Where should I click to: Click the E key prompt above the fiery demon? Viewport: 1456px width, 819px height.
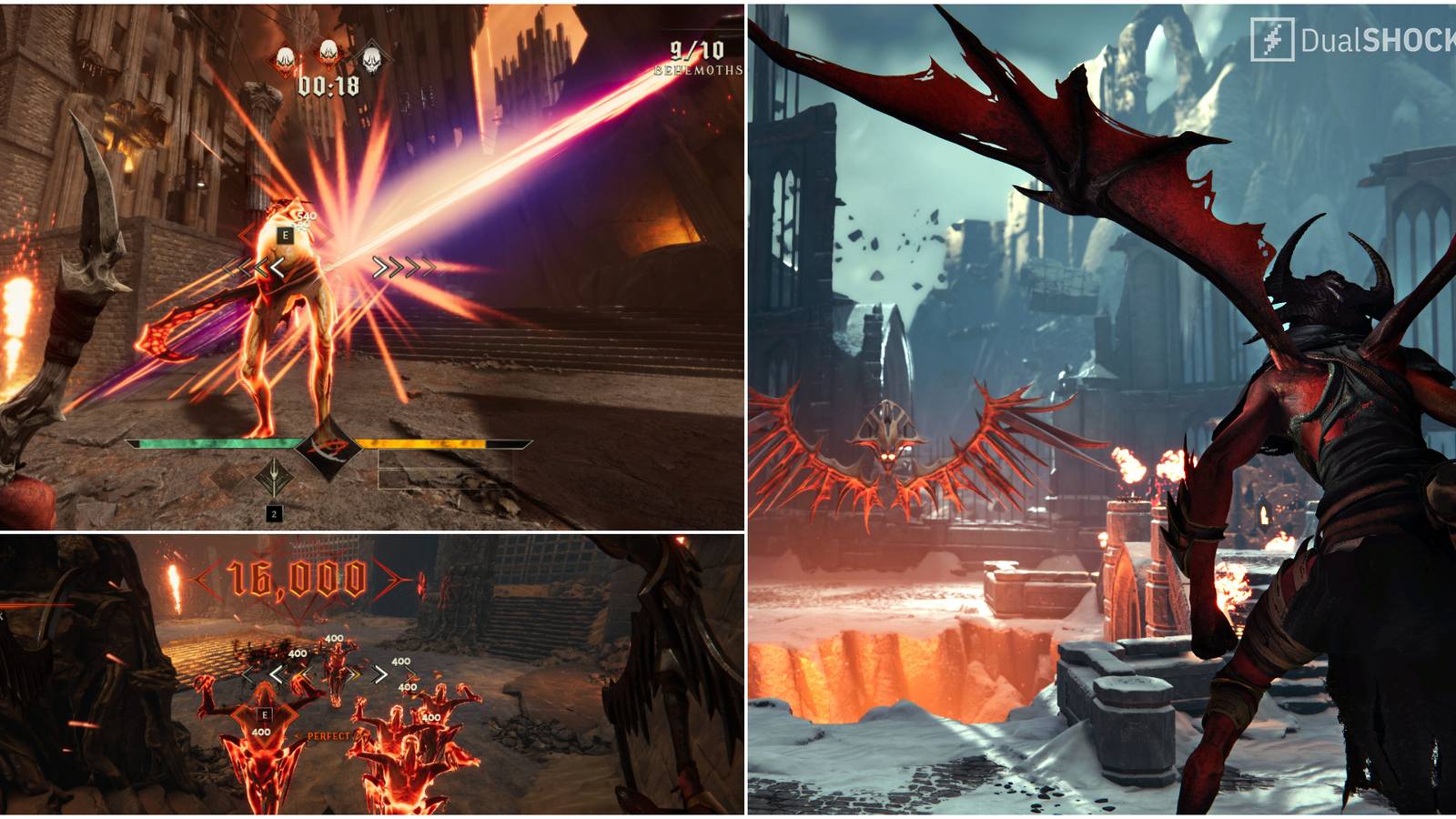pos(264,715)
